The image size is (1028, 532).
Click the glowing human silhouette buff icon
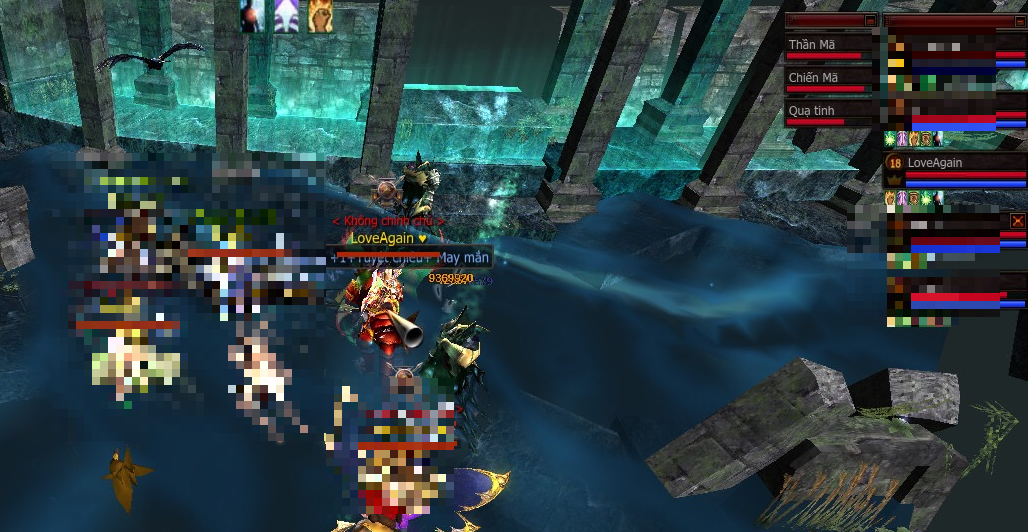point(252,16)
